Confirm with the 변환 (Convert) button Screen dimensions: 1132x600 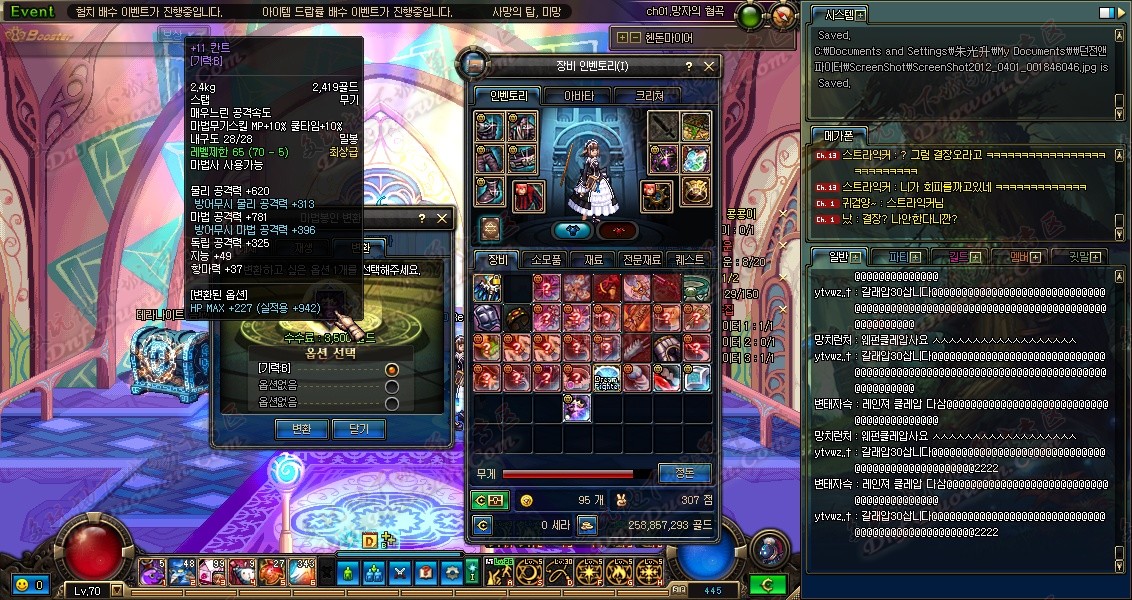point(301,429)
